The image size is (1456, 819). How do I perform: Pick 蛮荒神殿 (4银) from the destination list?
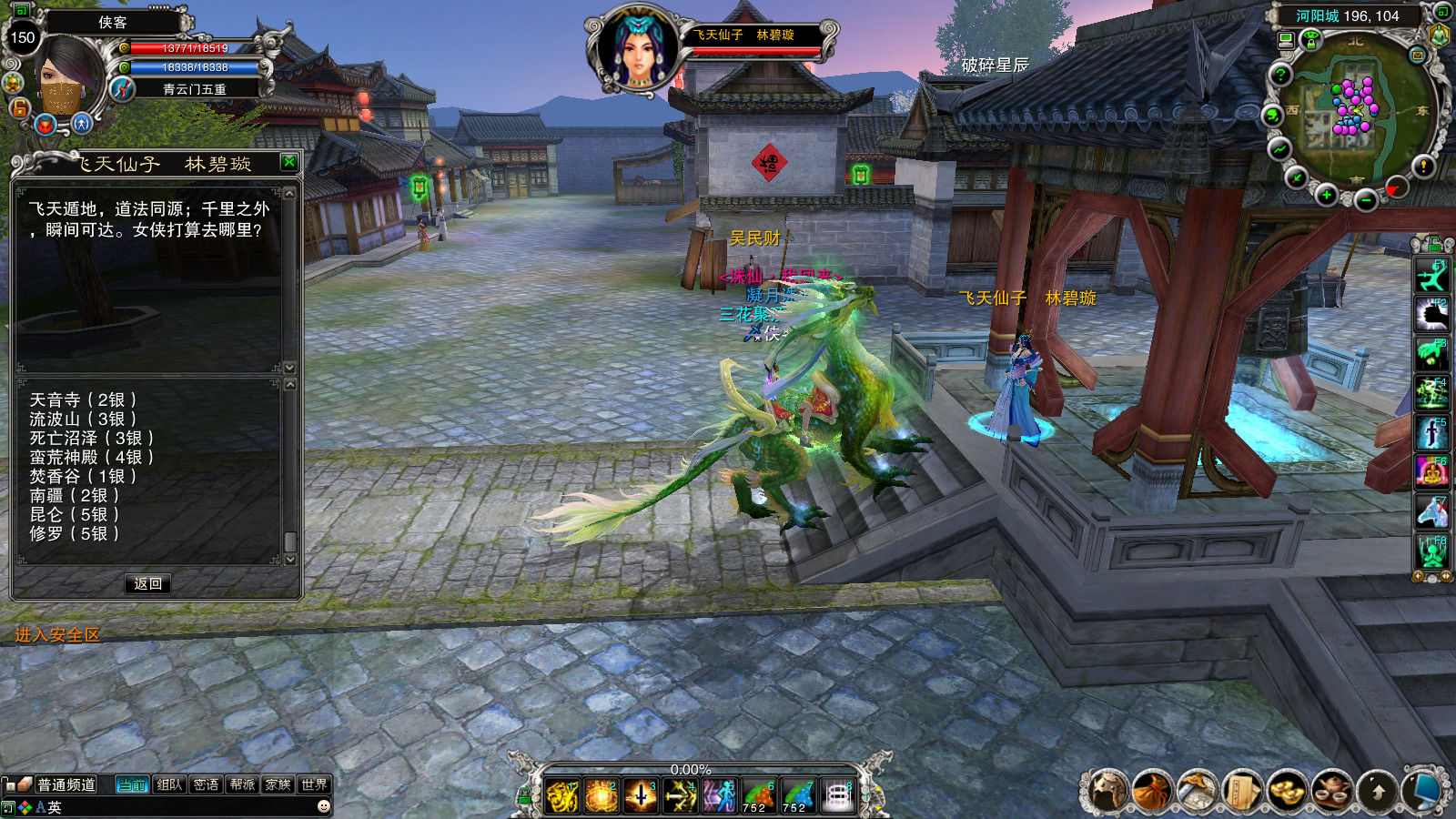click(x=91, y=457)
